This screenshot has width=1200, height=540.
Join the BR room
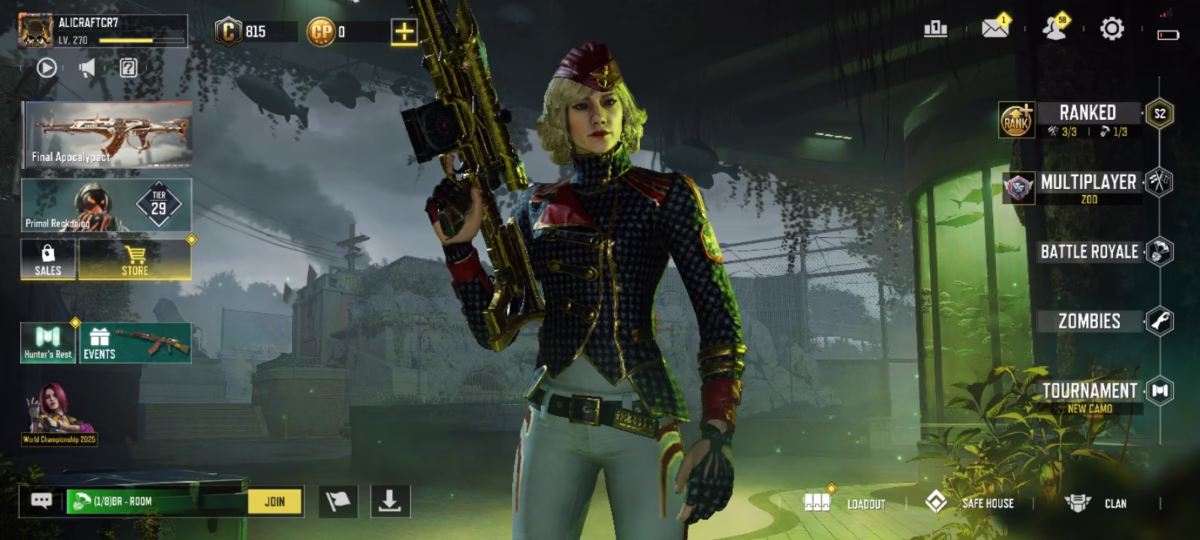point(275,501)
